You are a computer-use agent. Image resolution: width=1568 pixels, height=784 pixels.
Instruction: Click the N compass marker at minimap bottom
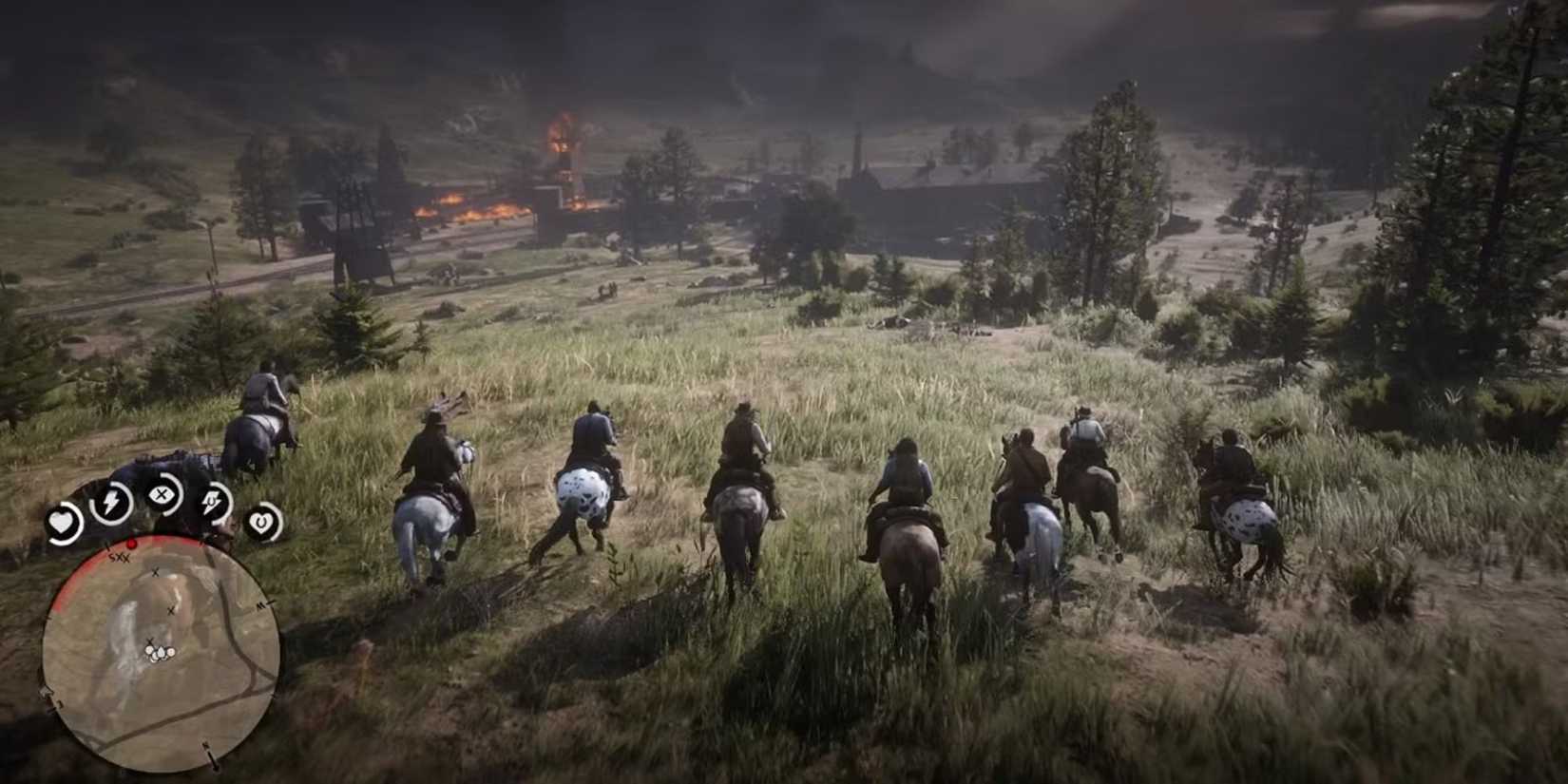coord(208,747)
